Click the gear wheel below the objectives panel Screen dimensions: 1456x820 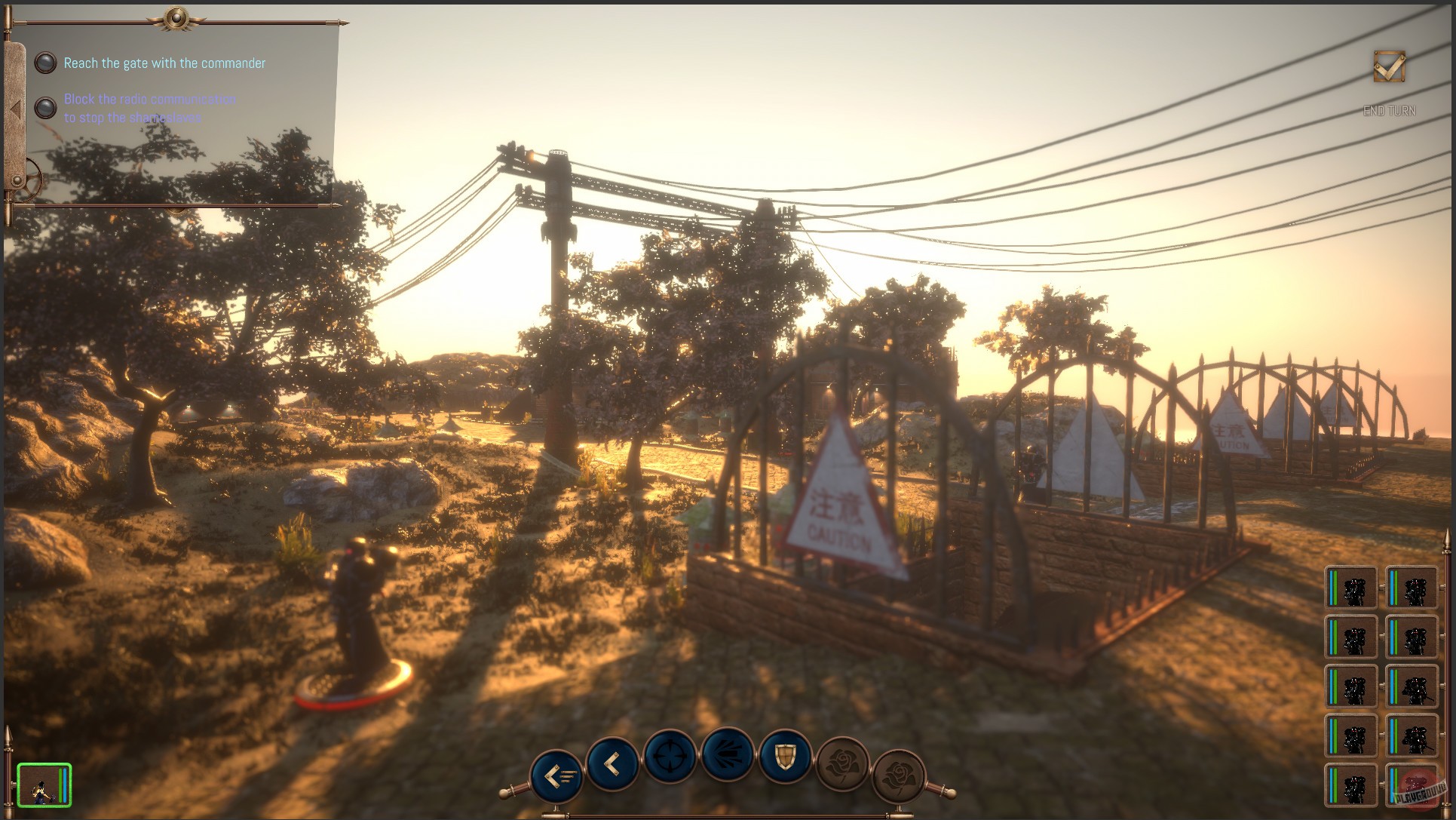(30, 180)
